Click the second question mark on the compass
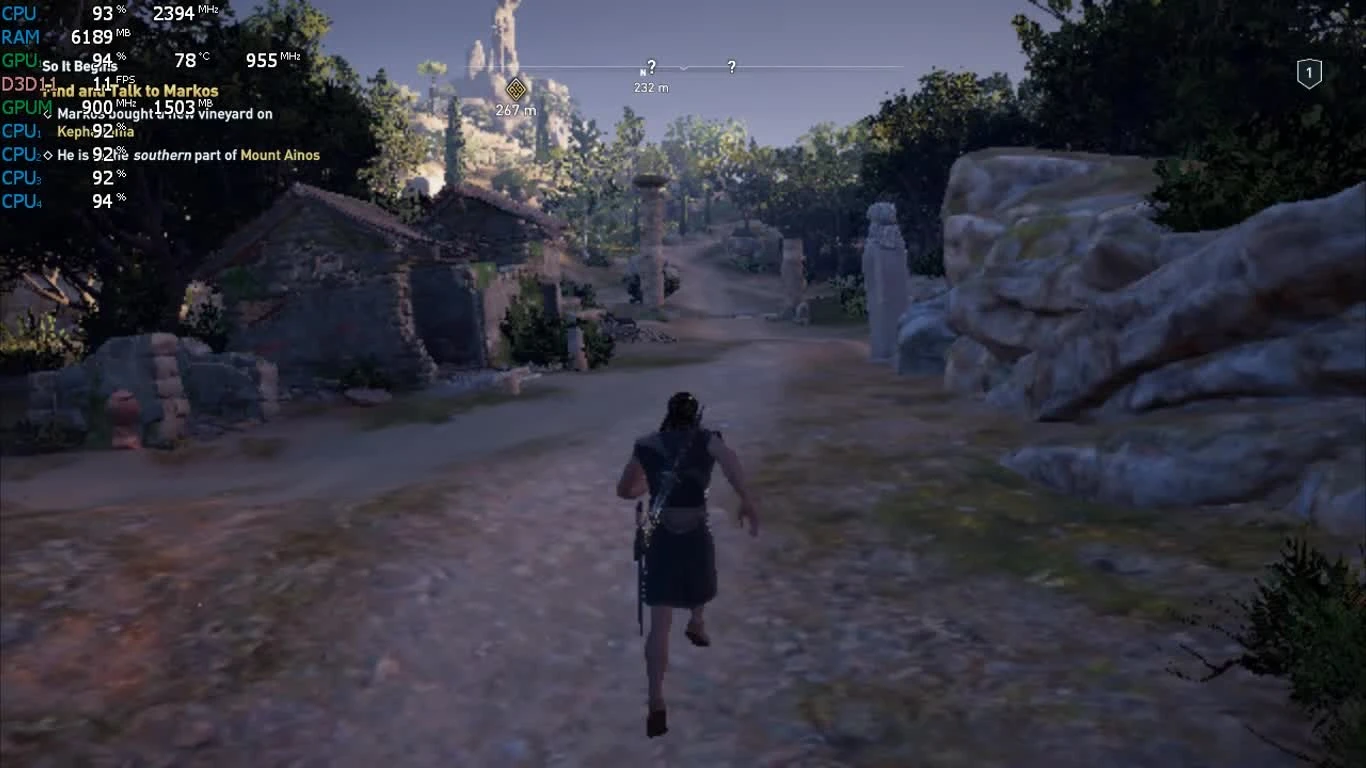 coord(731,67)
